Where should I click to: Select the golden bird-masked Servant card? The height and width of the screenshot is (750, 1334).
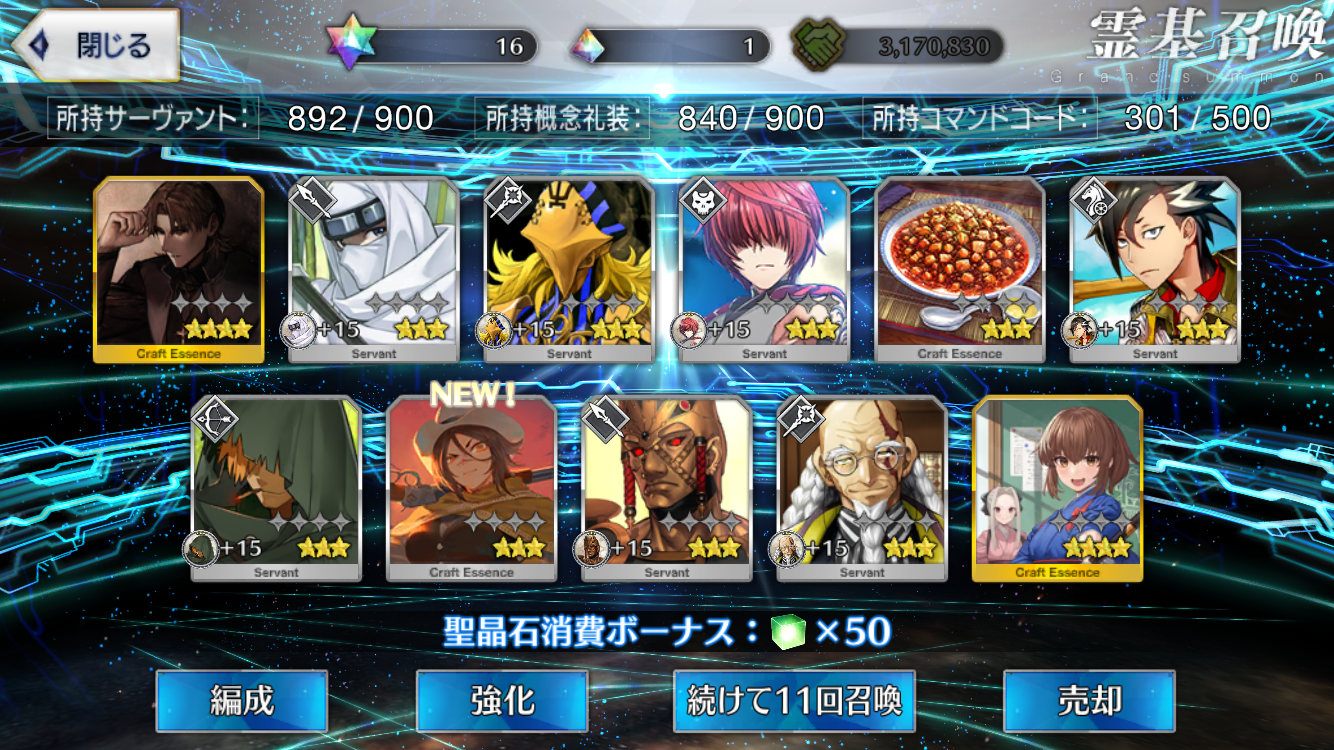pyautogui.click(x=569, y=268)
